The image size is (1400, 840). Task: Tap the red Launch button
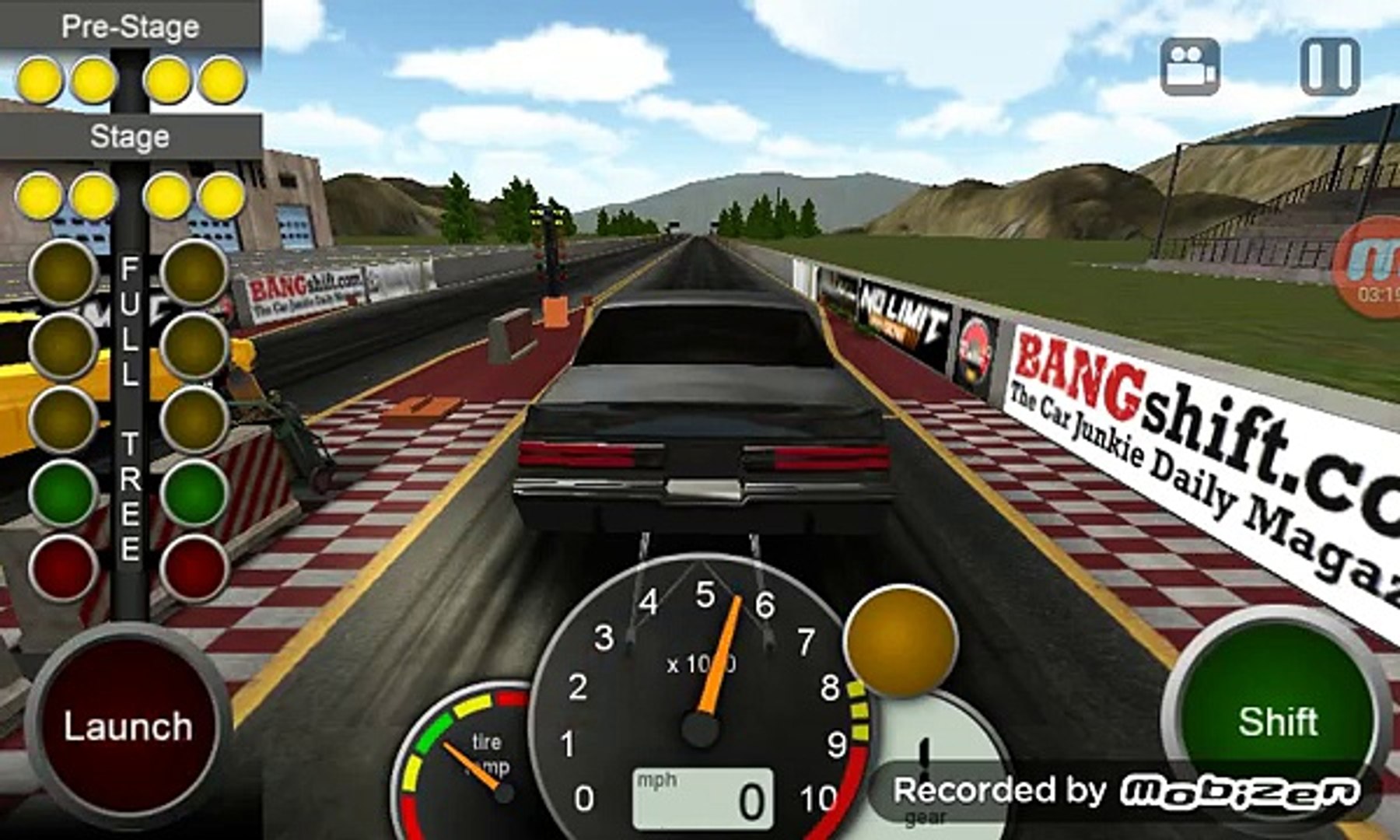click(128, 725)
